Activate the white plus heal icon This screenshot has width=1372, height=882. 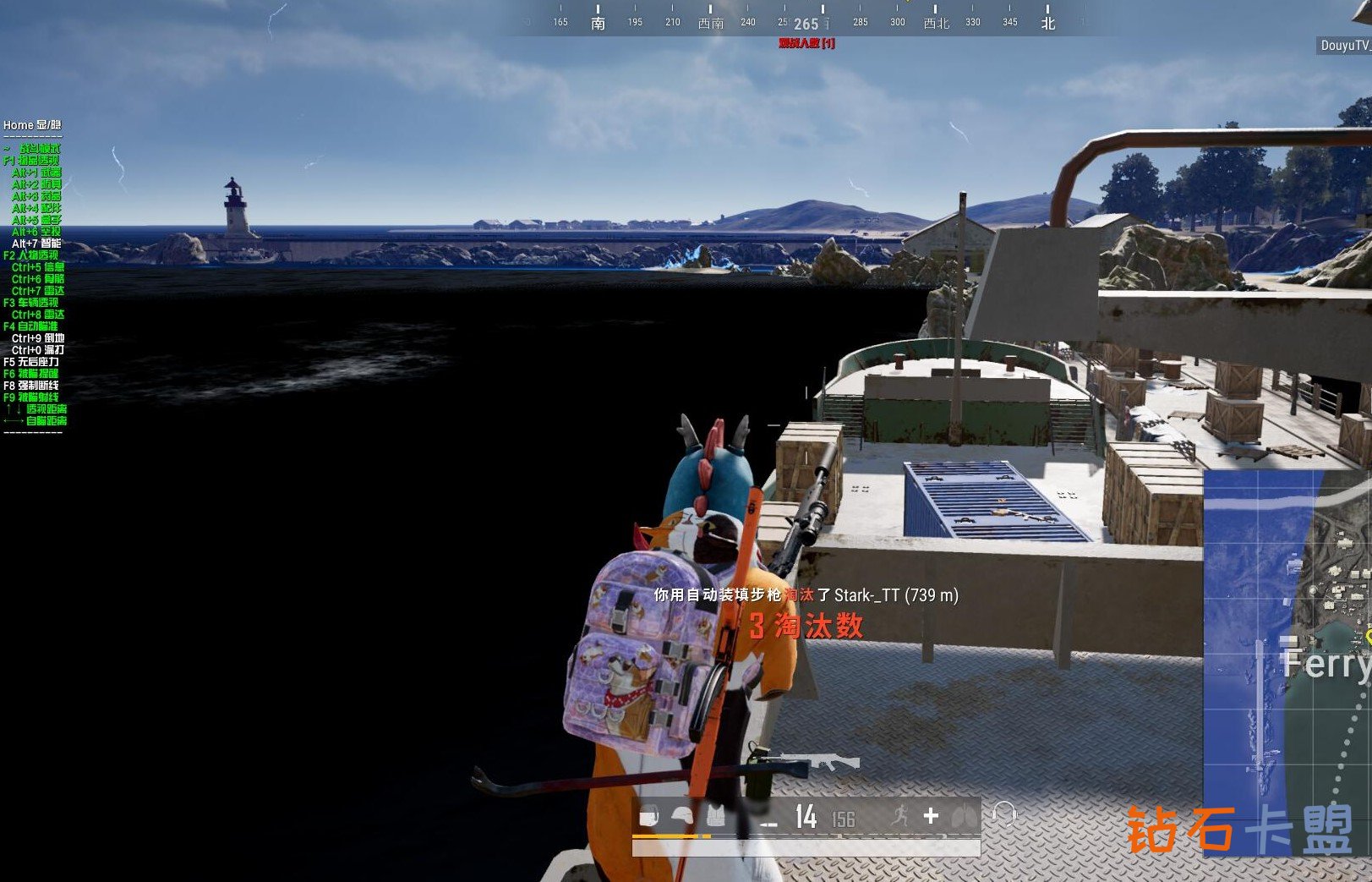pyautogui.click(x=931, y=815)
